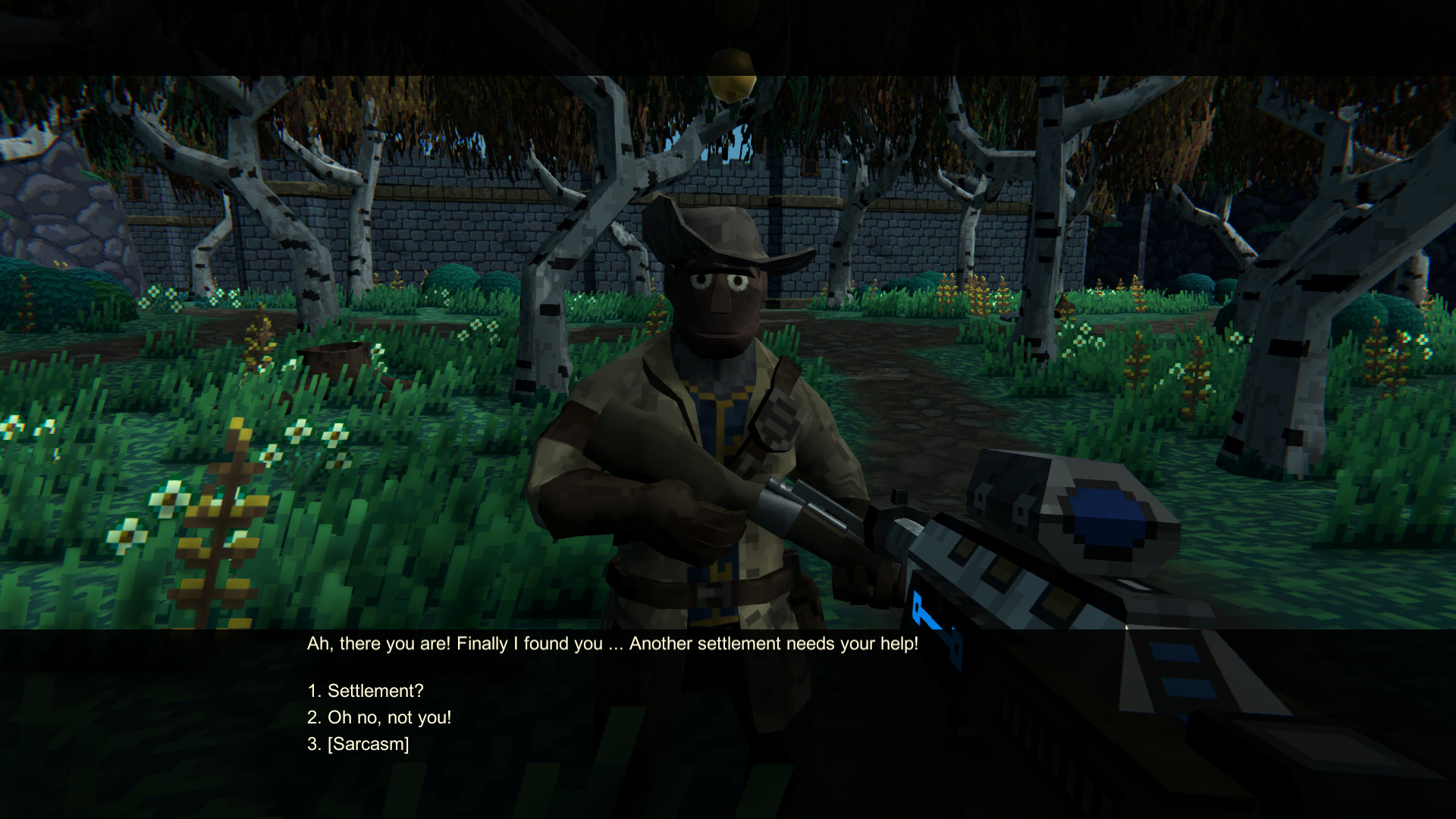Click the yellow moon in the sky

tap(733, 74)
